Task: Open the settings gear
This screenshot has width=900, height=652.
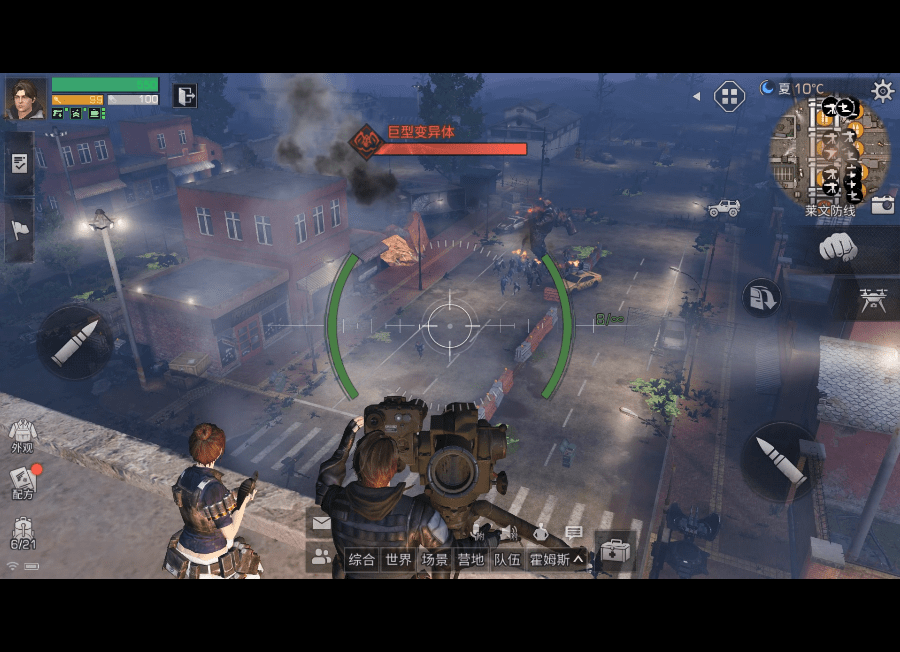Action: coord(882,91)
